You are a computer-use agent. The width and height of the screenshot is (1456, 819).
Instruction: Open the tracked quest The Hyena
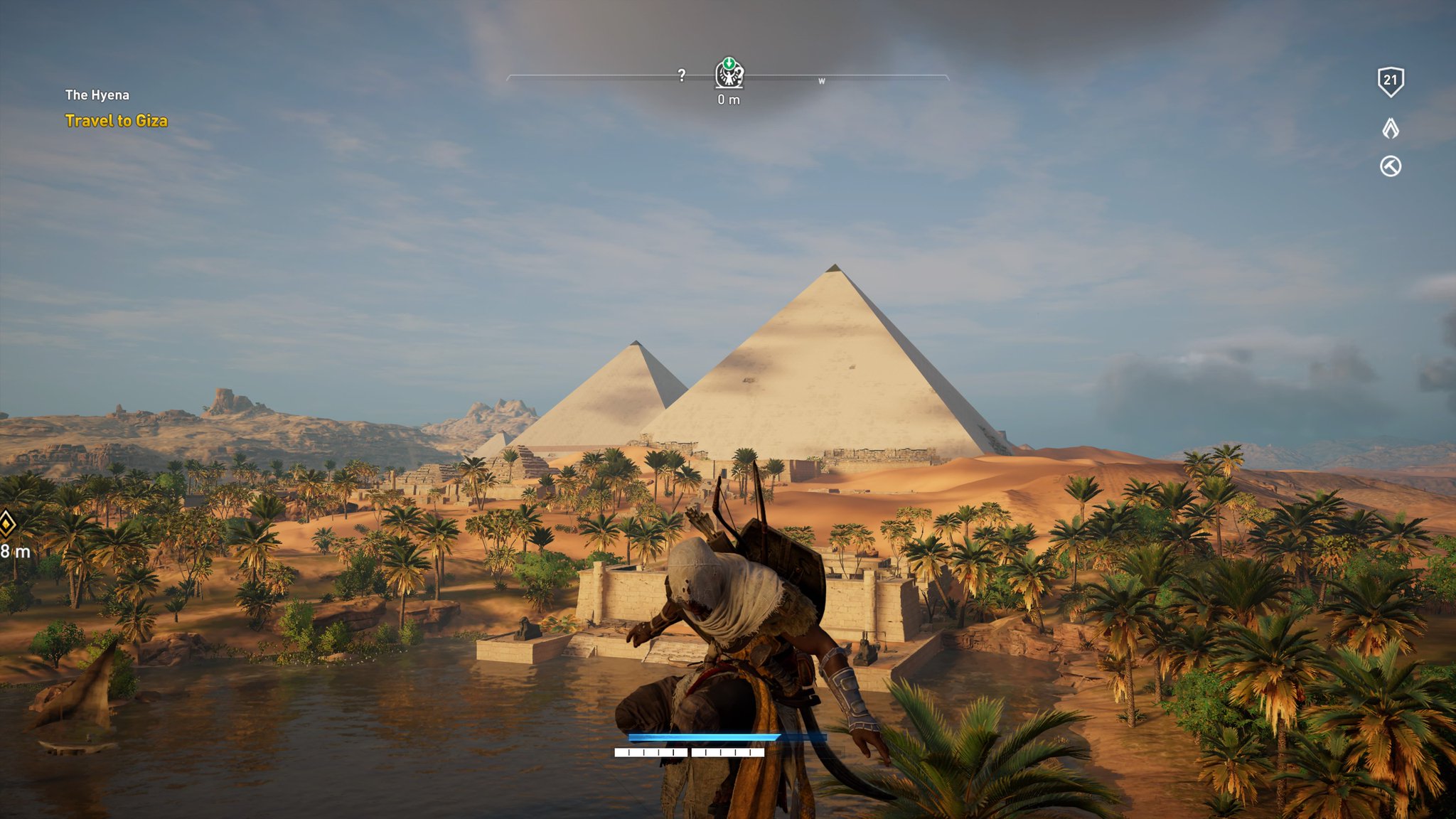[97, 95]
